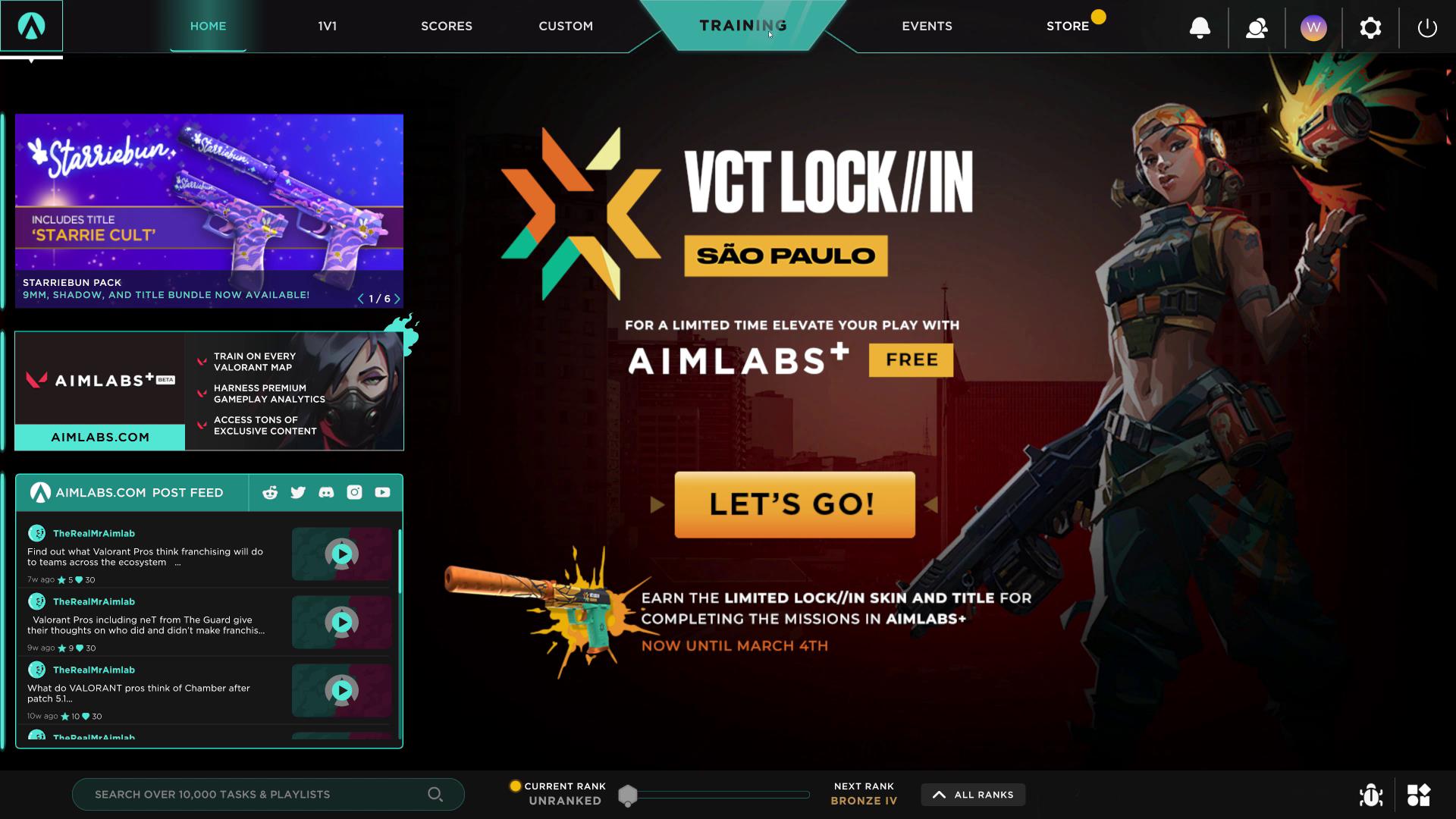
Task: Advance the banner with the right chevron
Action: pos(396,299)
